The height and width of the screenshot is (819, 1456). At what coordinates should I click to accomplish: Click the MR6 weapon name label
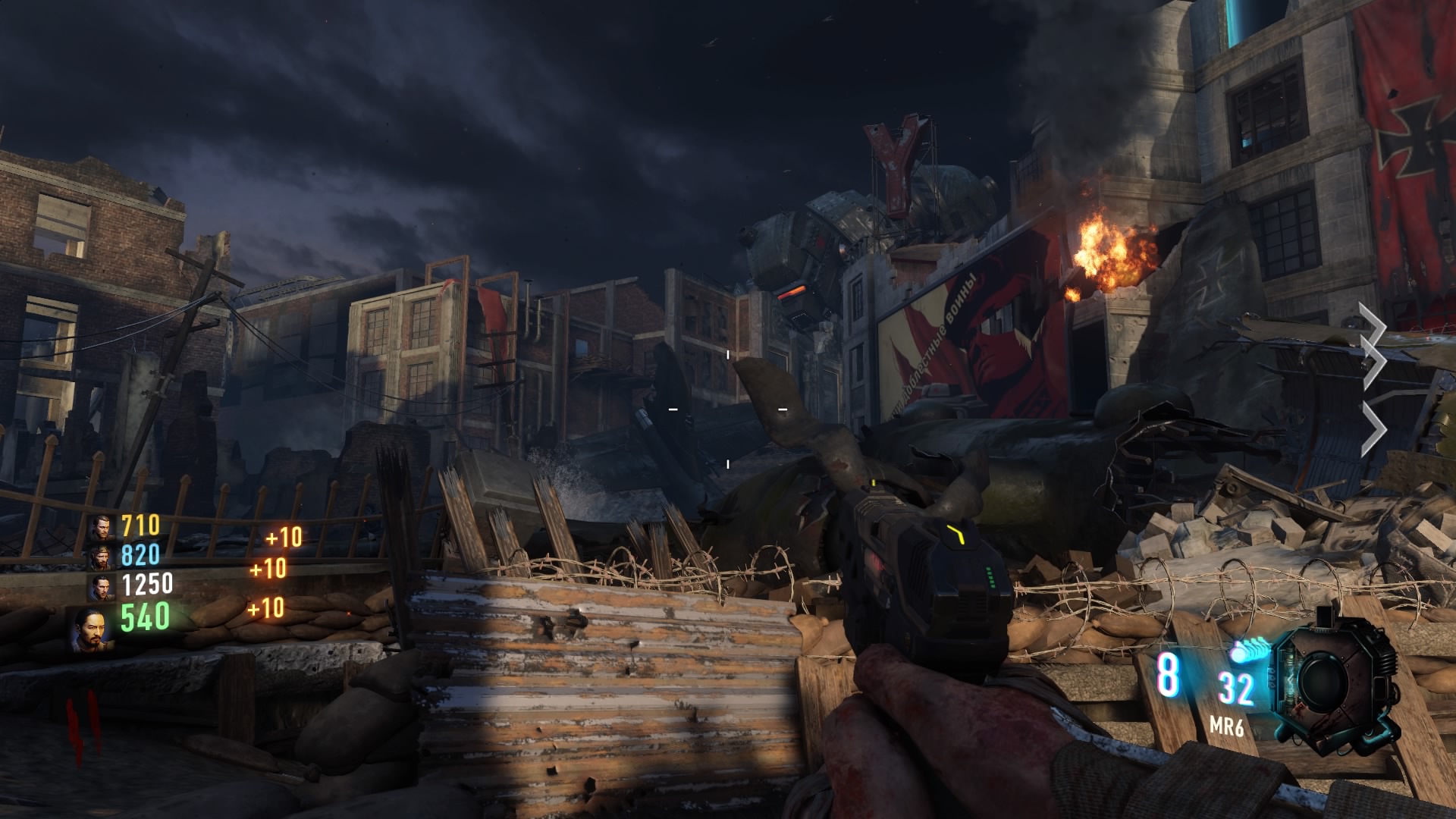point(1227,728)
